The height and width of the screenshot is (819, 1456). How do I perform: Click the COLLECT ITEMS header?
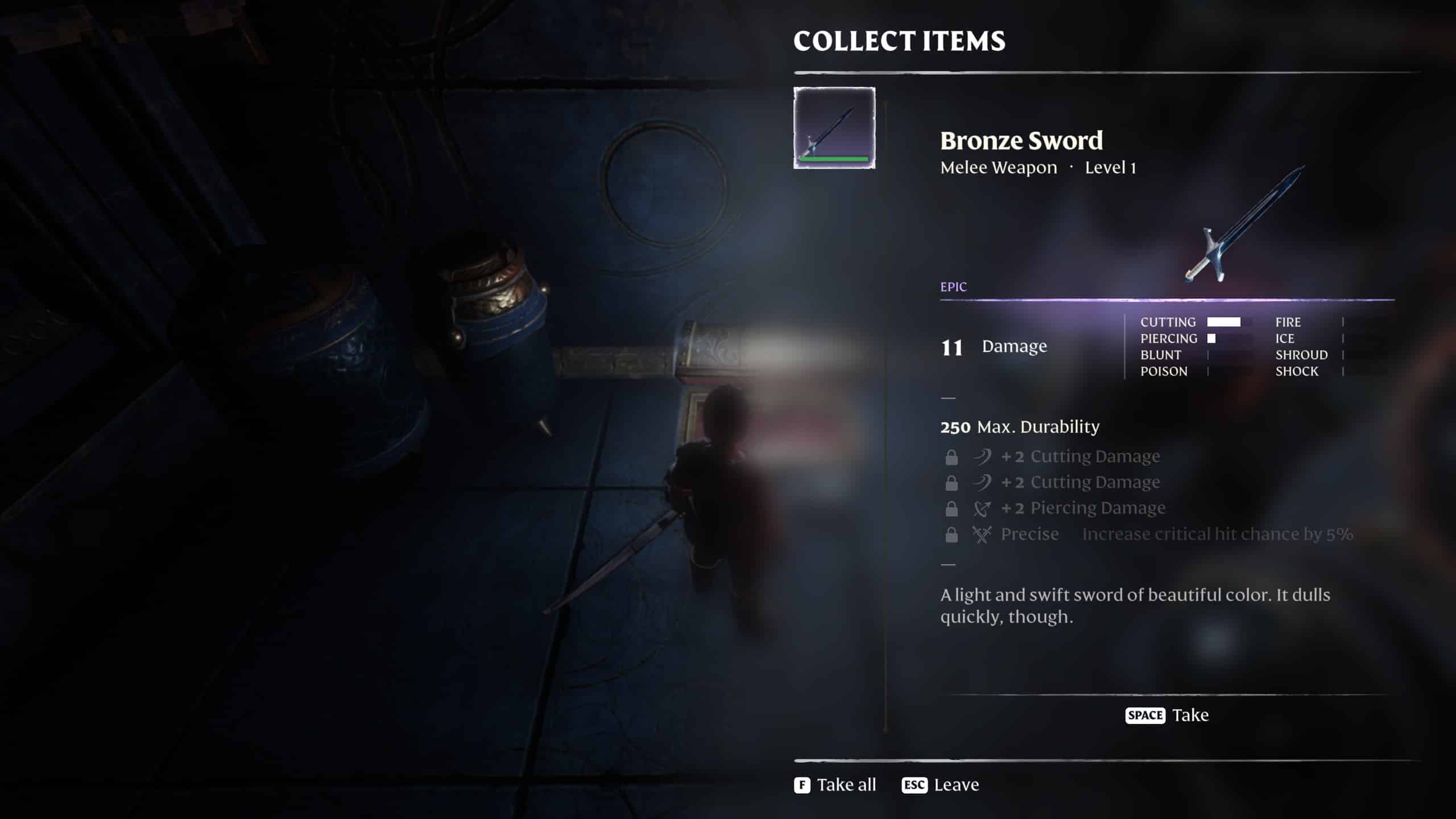900,40
